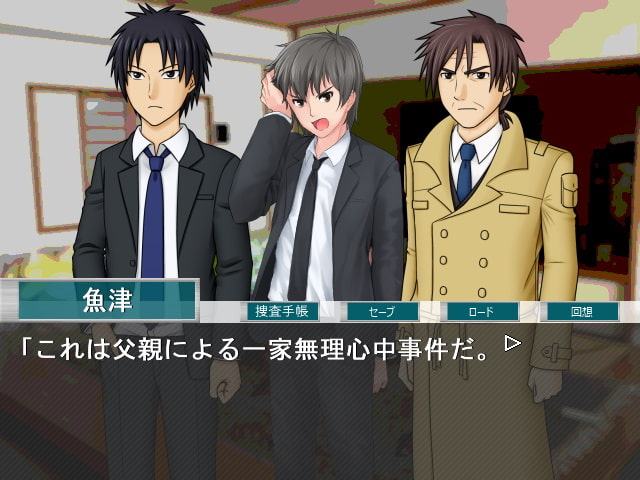Image resolution: width=640 pixels, height=480 pixels.
Task: Show the 回想 dialogue history
Action: point(581,311)
